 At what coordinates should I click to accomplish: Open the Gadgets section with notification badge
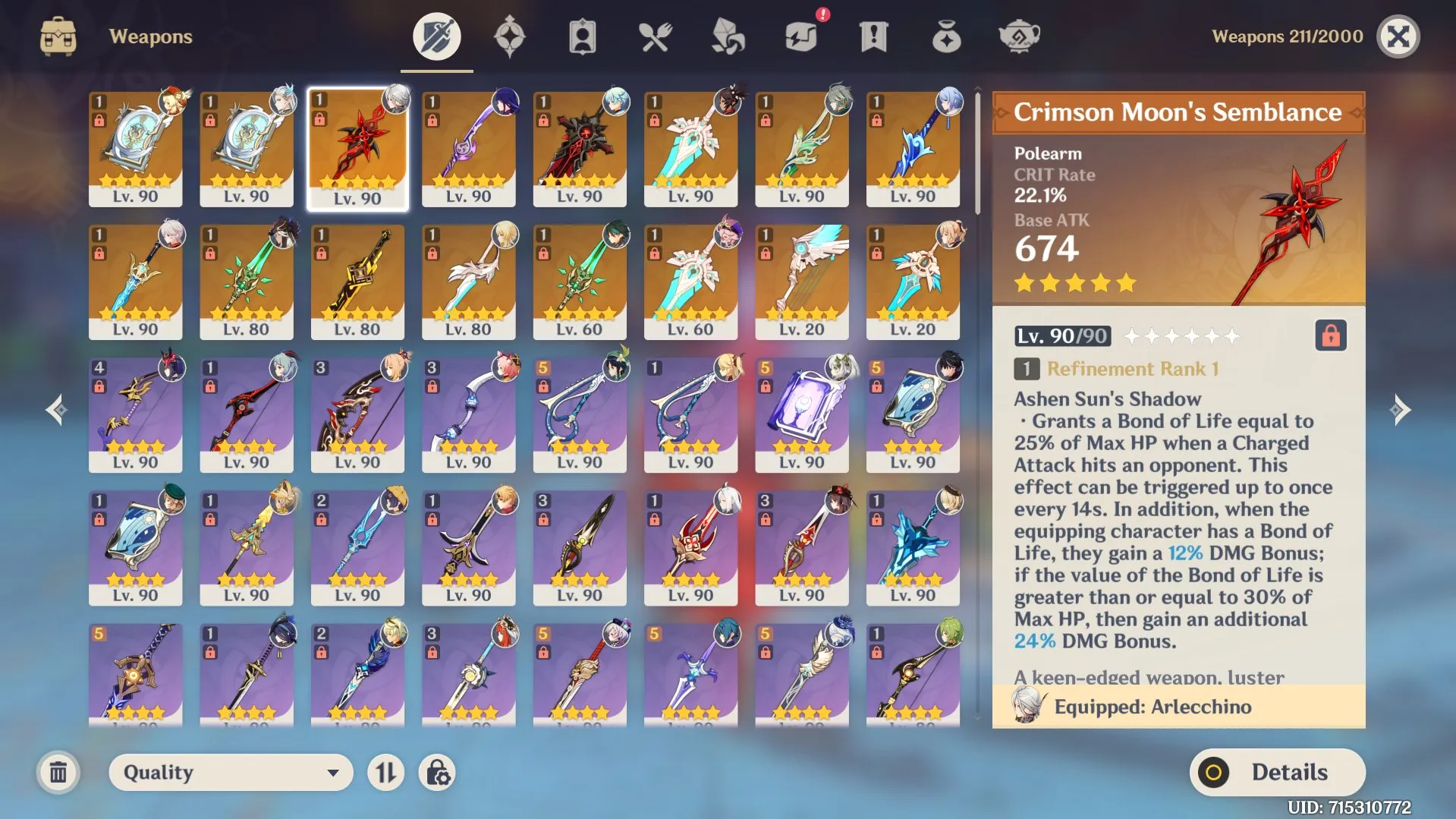tap(800, 36)
